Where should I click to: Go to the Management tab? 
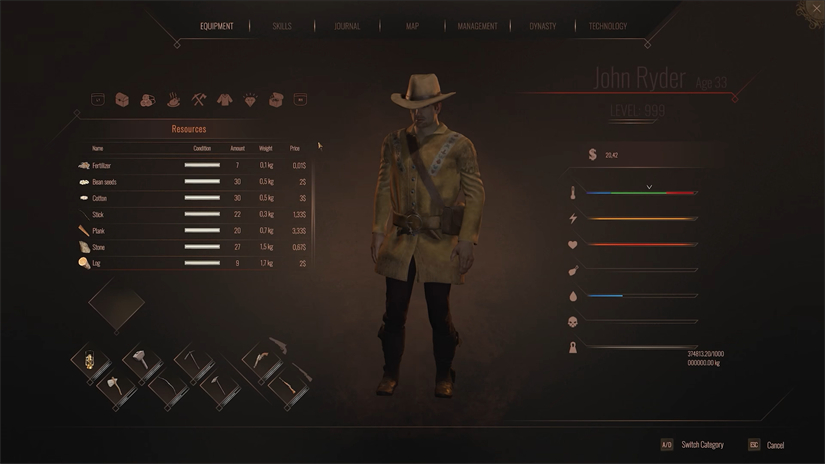coord(477,26)
